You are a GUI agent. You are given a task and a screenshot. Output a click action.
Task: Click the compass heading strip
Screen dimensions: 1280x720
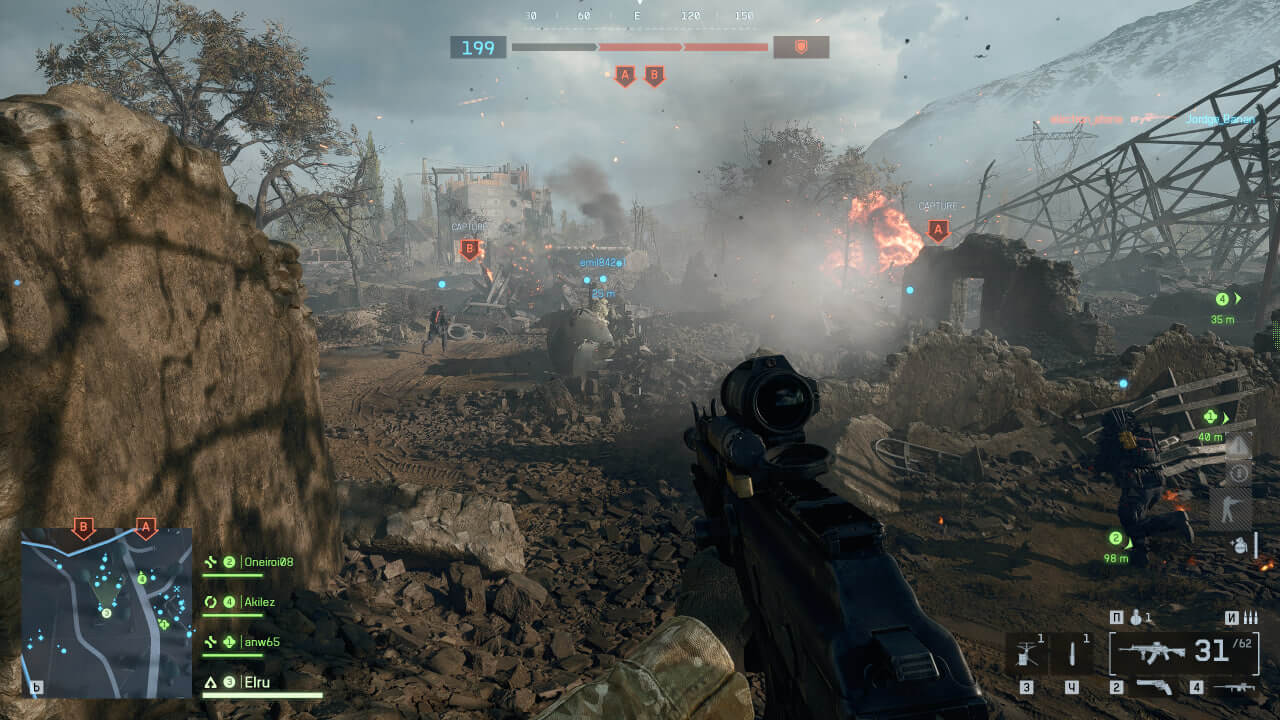click(639, 16)
